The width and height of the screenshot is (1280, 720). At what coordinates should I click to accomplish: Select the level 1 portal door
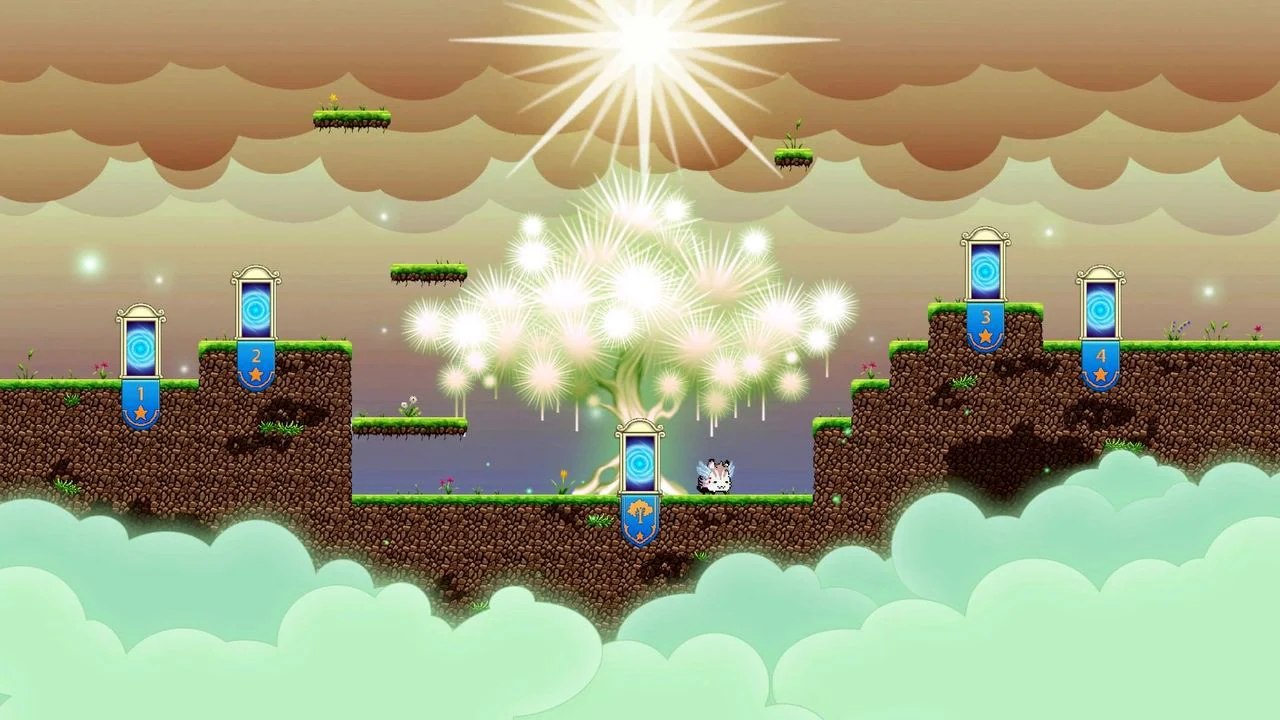(x=140, y=346)
